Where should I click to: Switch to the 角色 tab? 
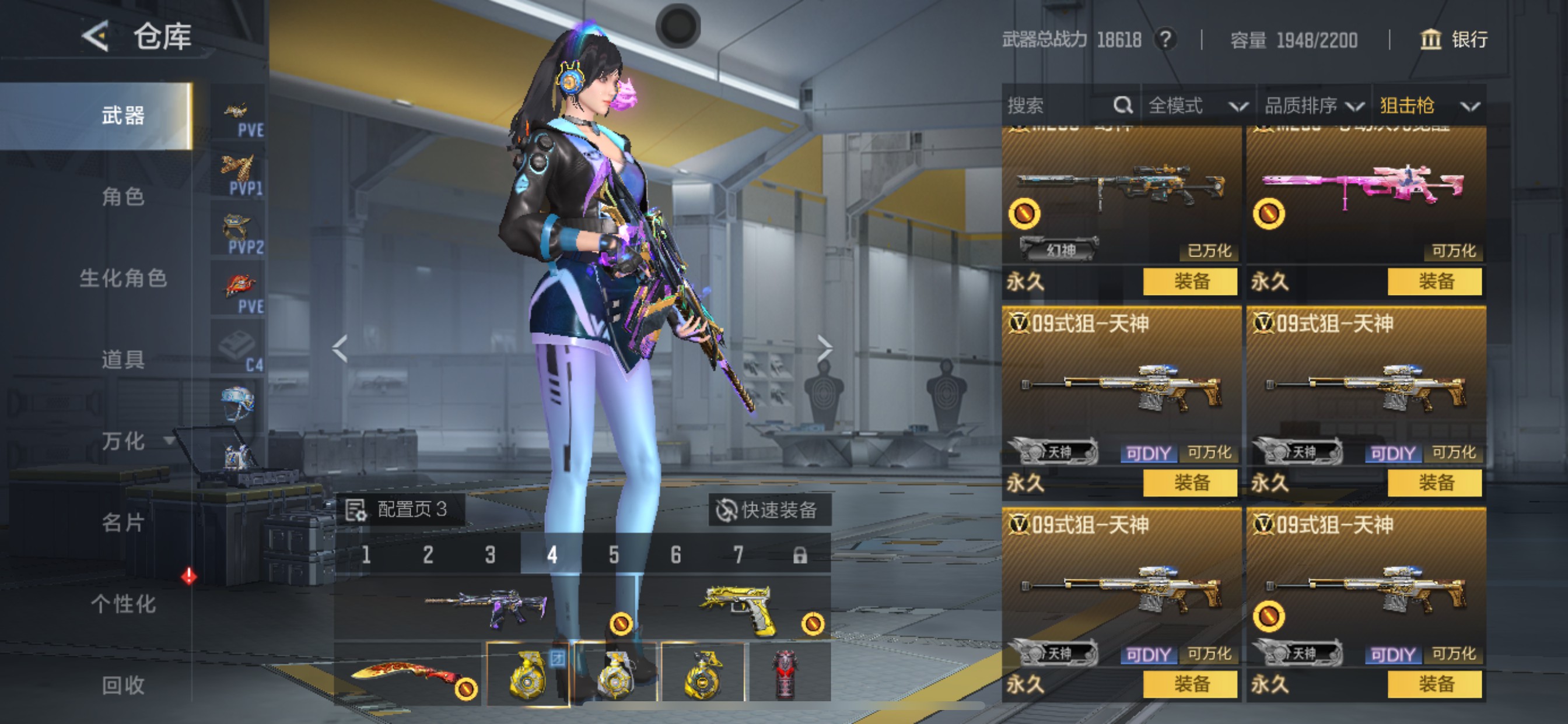pos(123,197)
